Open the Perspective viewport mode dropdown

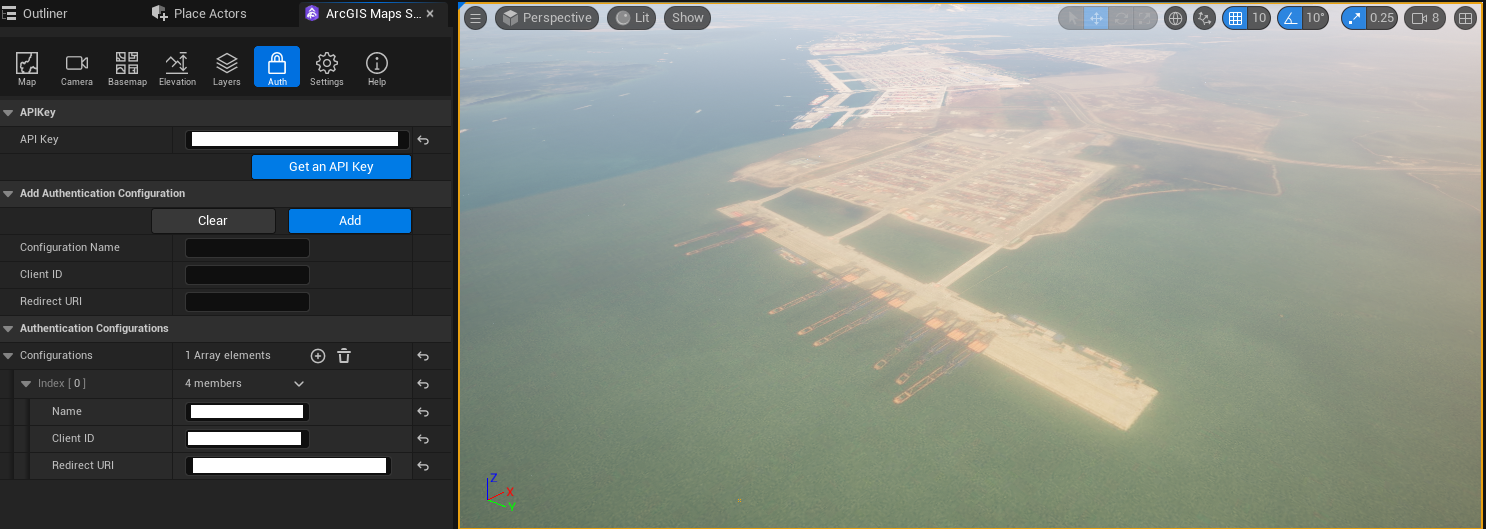click(x=547, y=18)
